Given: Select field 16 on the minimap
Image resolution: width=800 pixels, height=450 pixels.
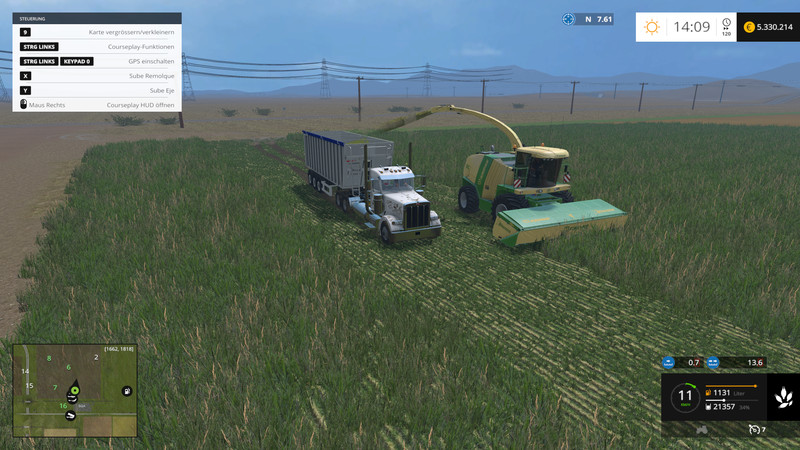Looking at the screenshot, I should [x=63, y=405].
